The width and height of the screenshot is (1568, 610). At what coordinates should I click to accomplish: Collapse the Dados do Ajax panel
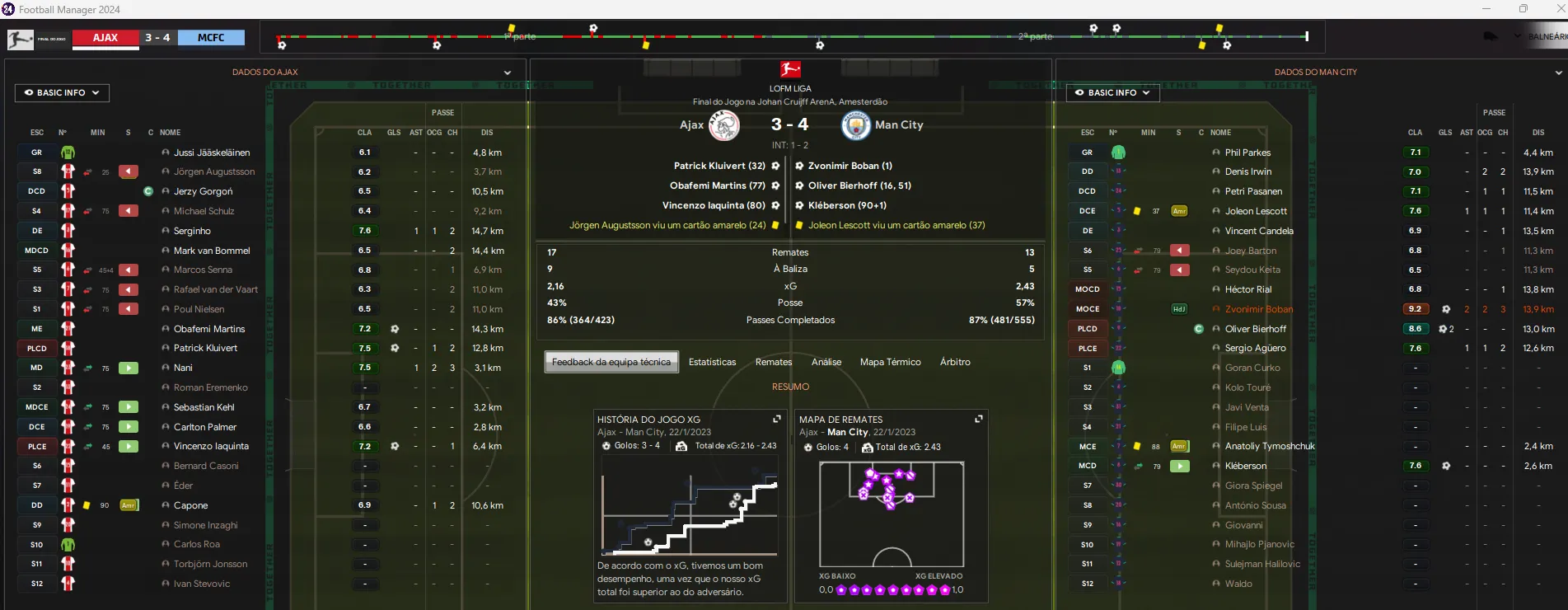pos(508,73)
